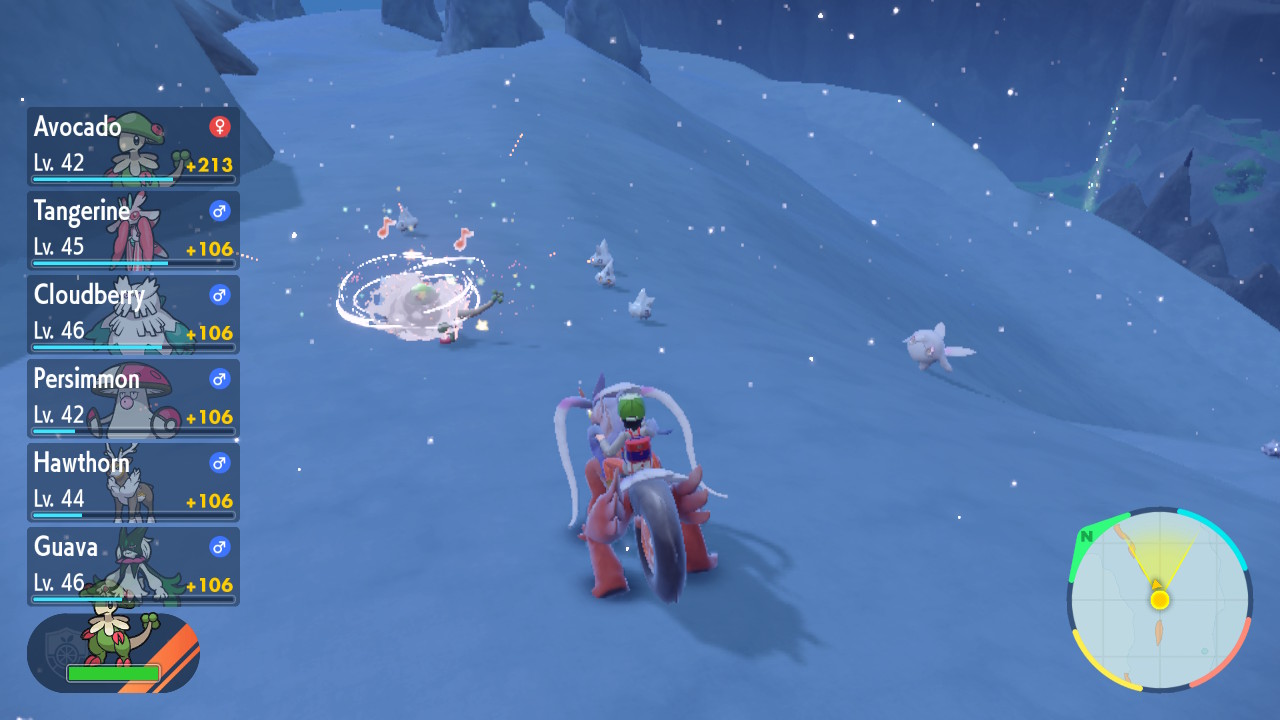The image size is (1280, 720).
Task: Click the Let's Go Pokémon health panel
Action: click(x=113, y=653)
